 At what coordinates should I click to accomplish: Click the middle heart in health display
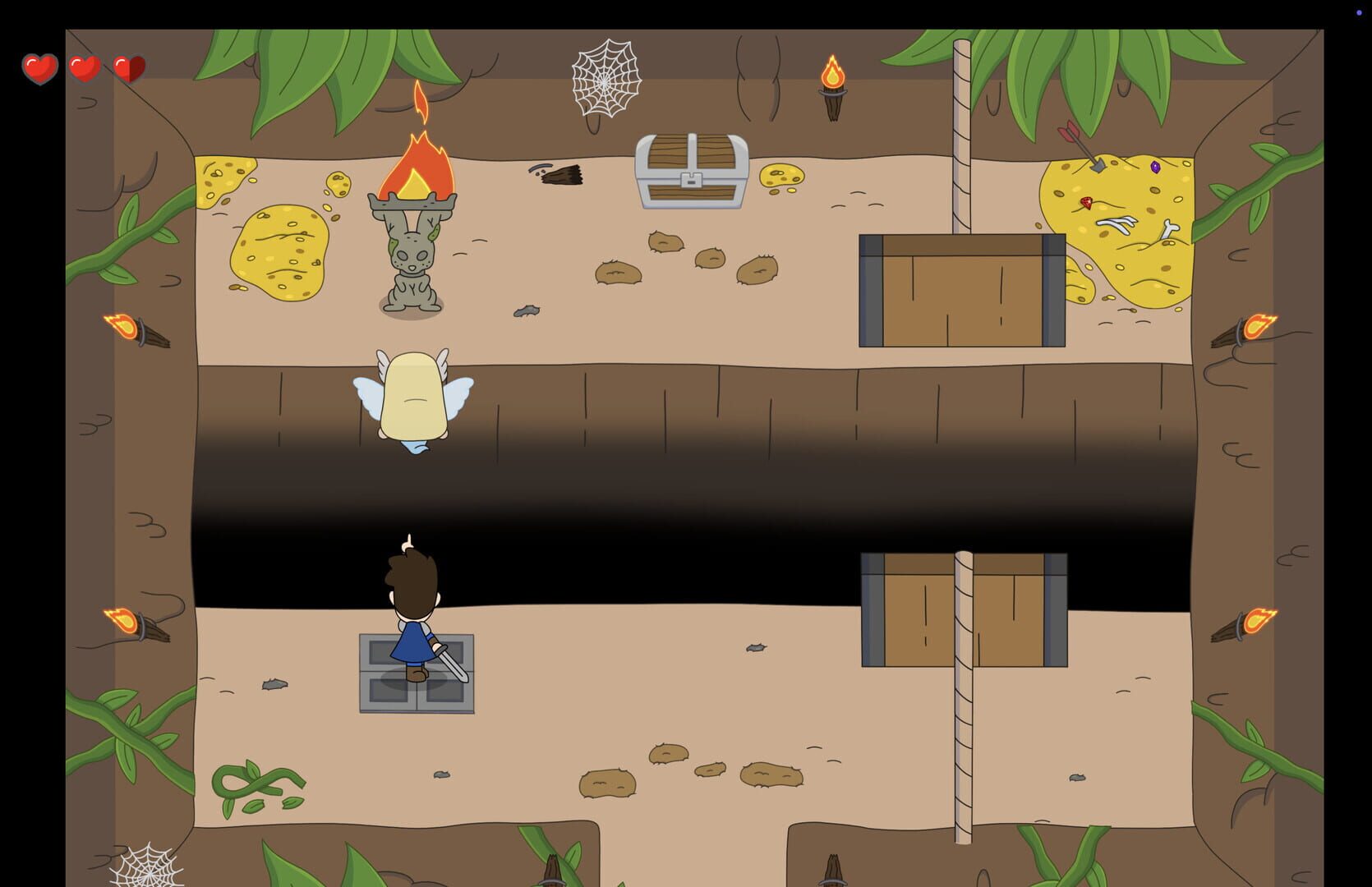85,69
